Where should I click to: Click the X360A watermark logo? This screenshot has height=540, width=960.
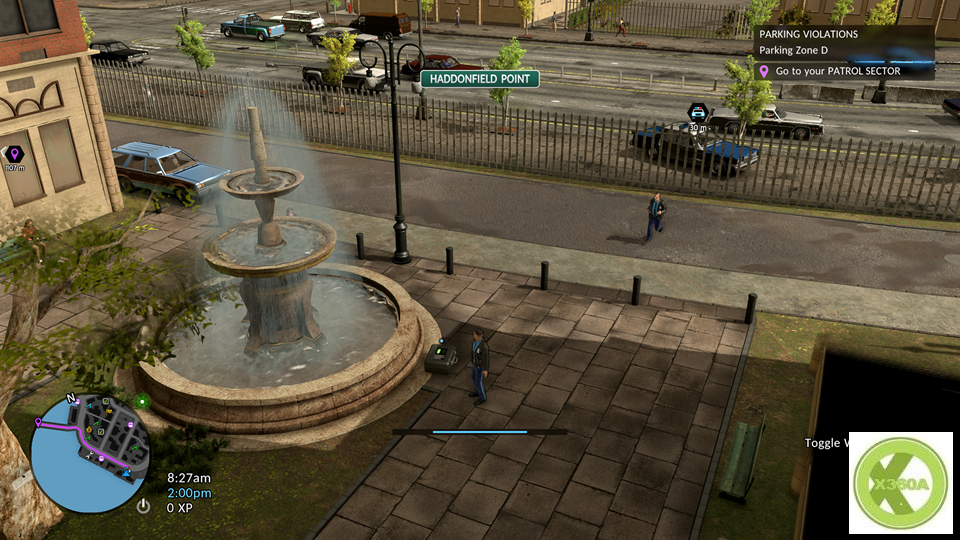900,483
